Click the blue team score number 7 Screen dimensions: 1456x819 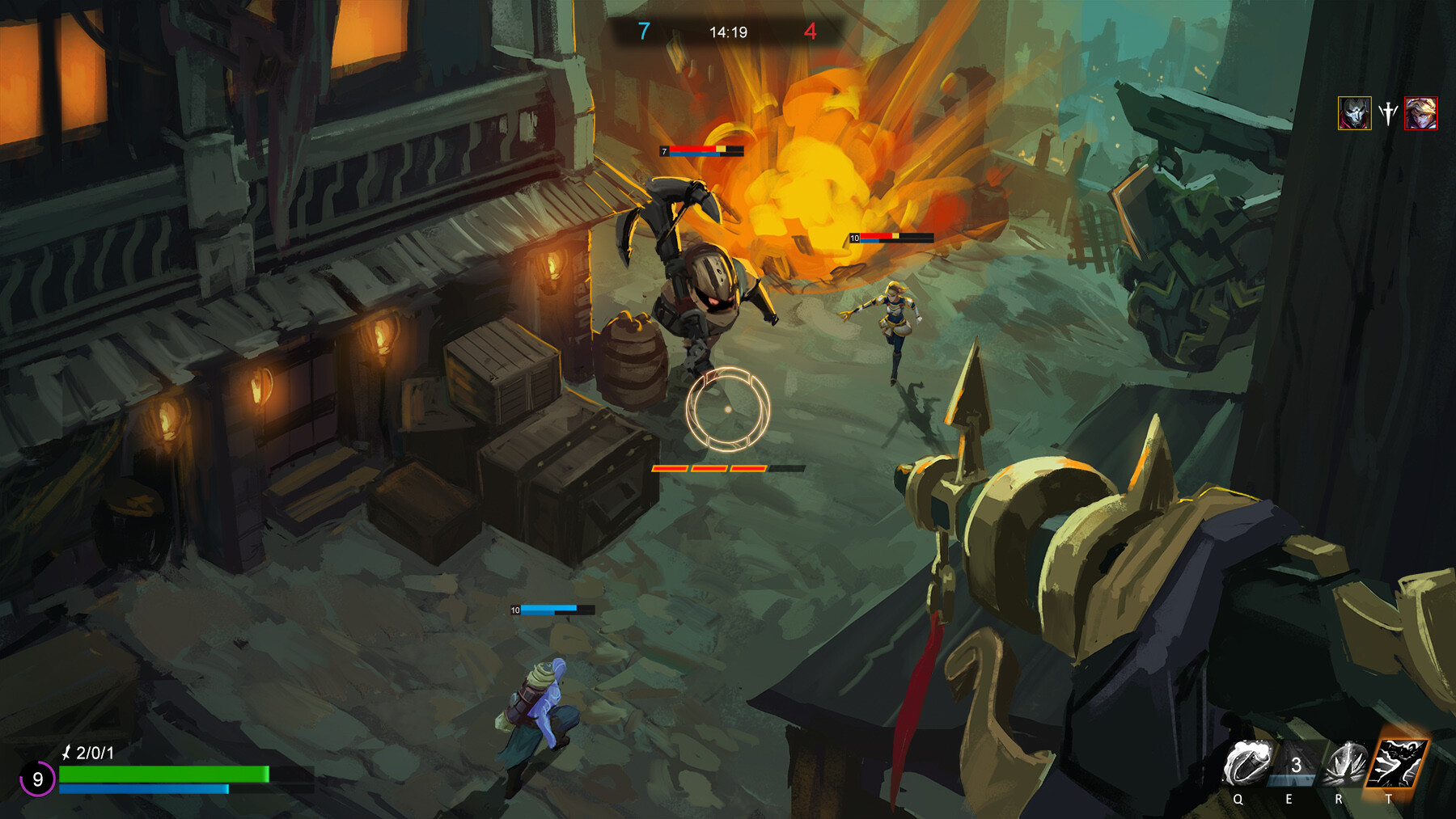click(x=643, y=33)
